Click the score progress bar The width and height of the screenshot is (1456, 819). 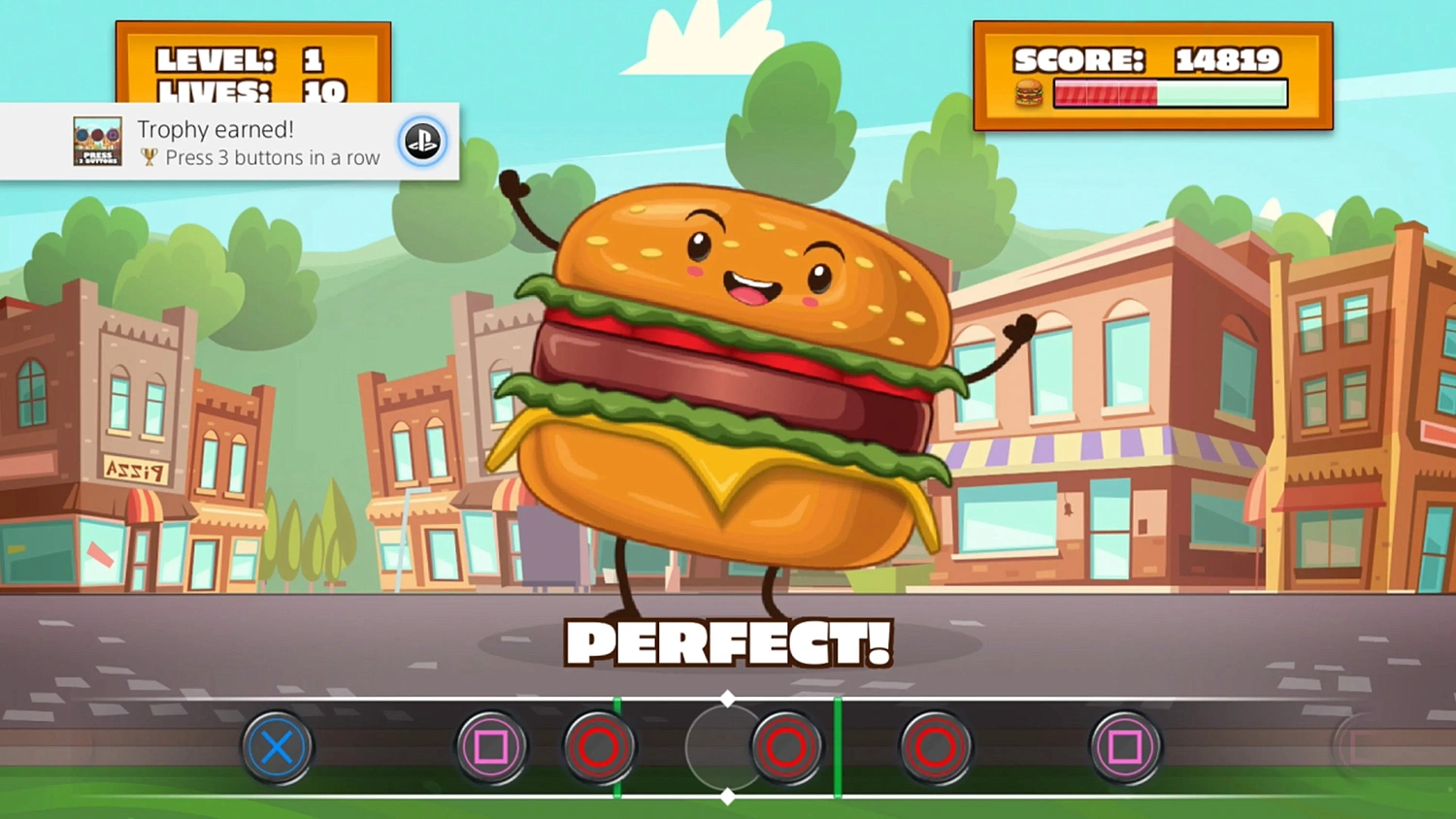coord(1170,93)
